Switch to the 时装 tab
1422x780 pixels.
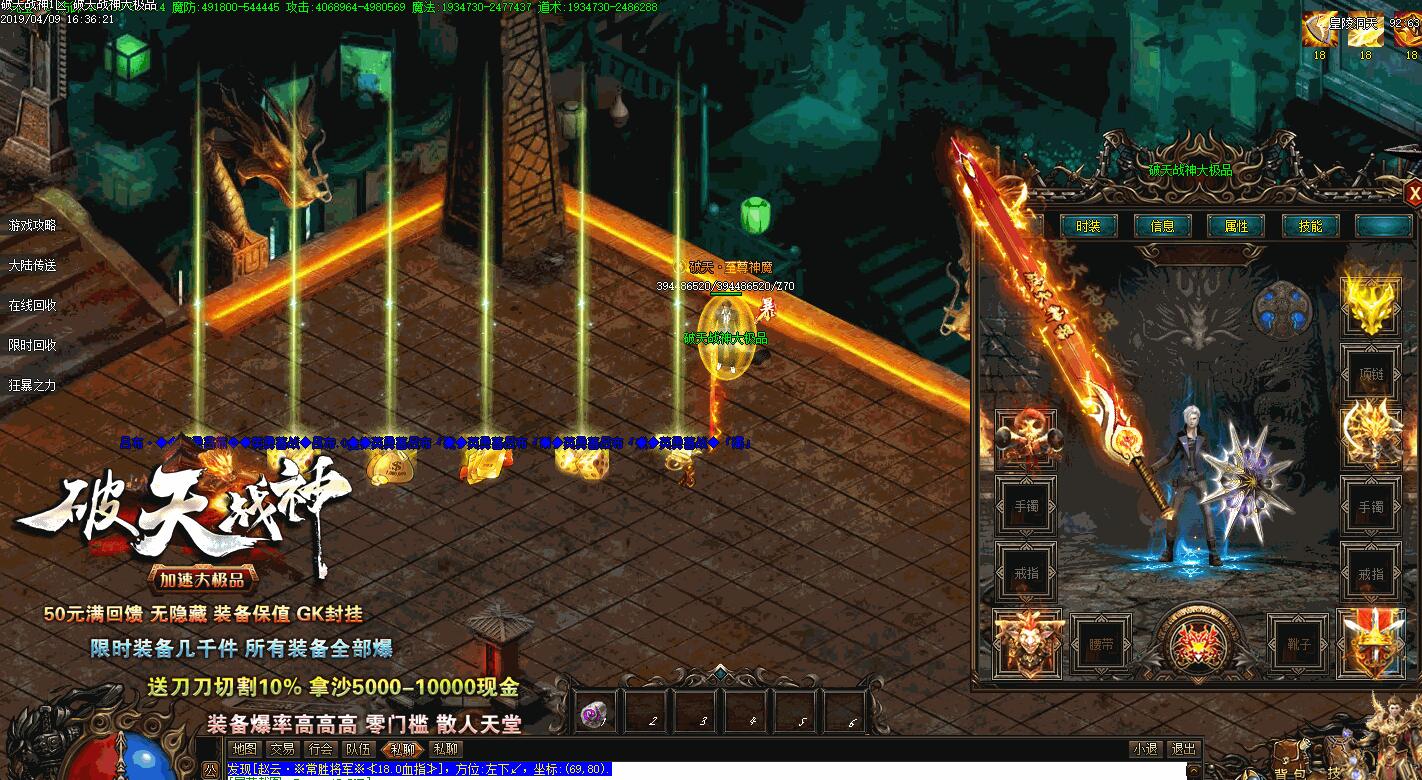pyautogui.click(x=1088, y=226)
